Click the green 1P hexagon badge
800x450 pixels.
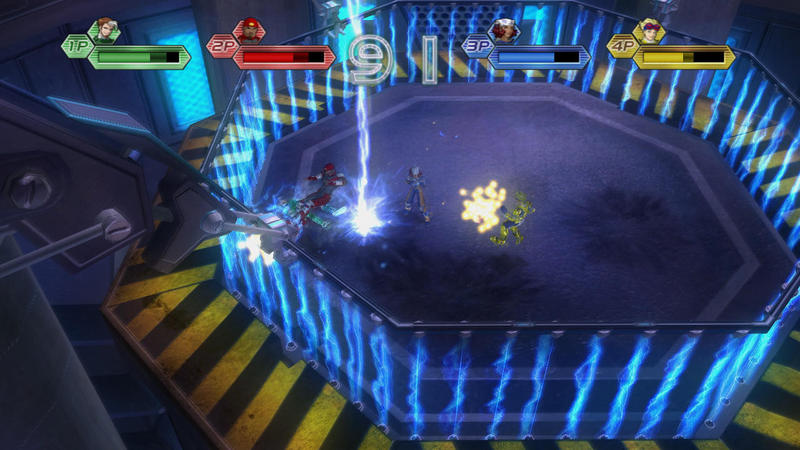[77, 46]
